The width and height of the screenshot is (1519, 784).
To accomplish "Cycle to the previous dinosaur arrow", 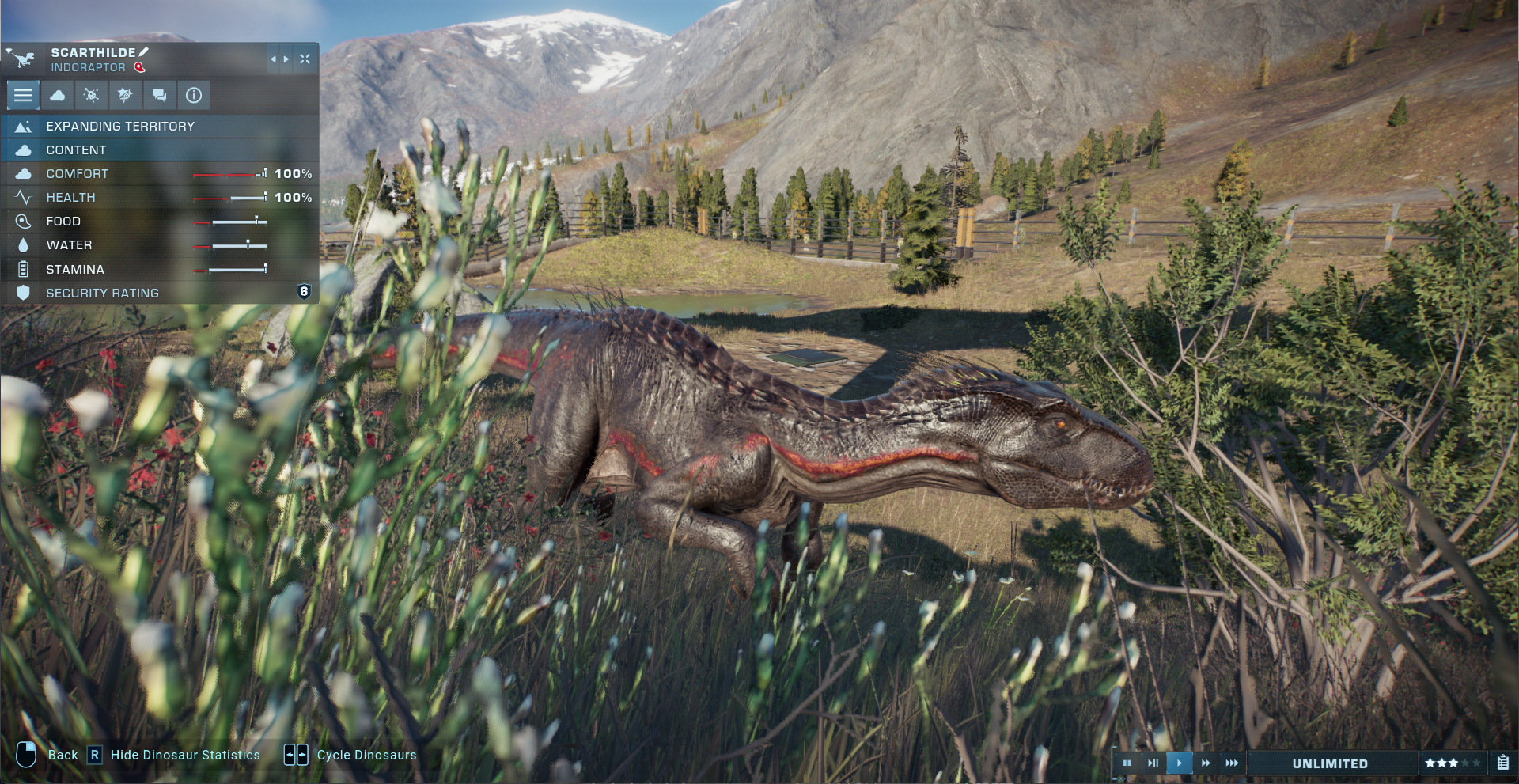I will coord(273,59).
